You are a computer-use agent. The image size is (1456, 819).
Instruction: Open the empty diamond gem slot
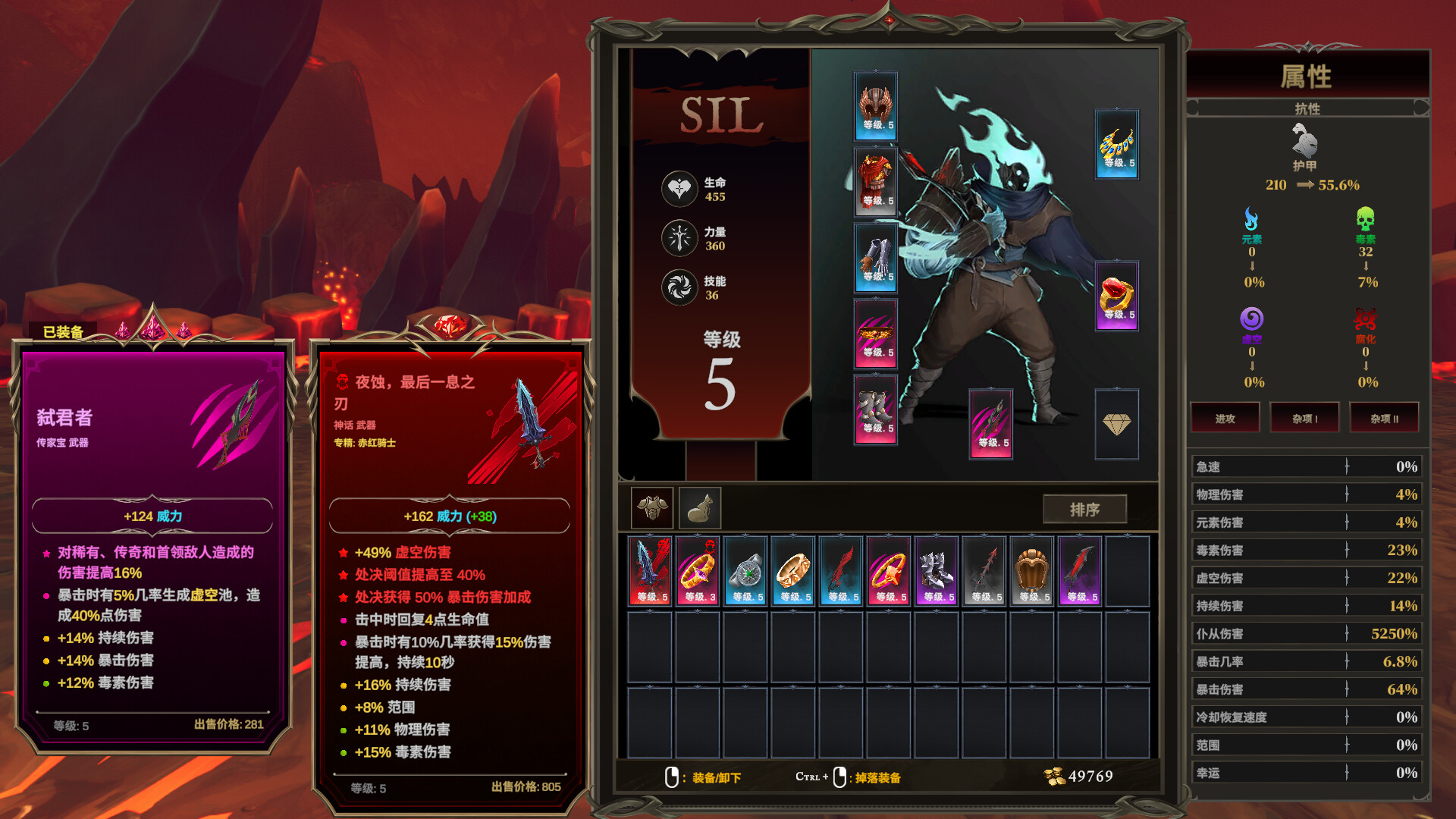pos(1117,423)
